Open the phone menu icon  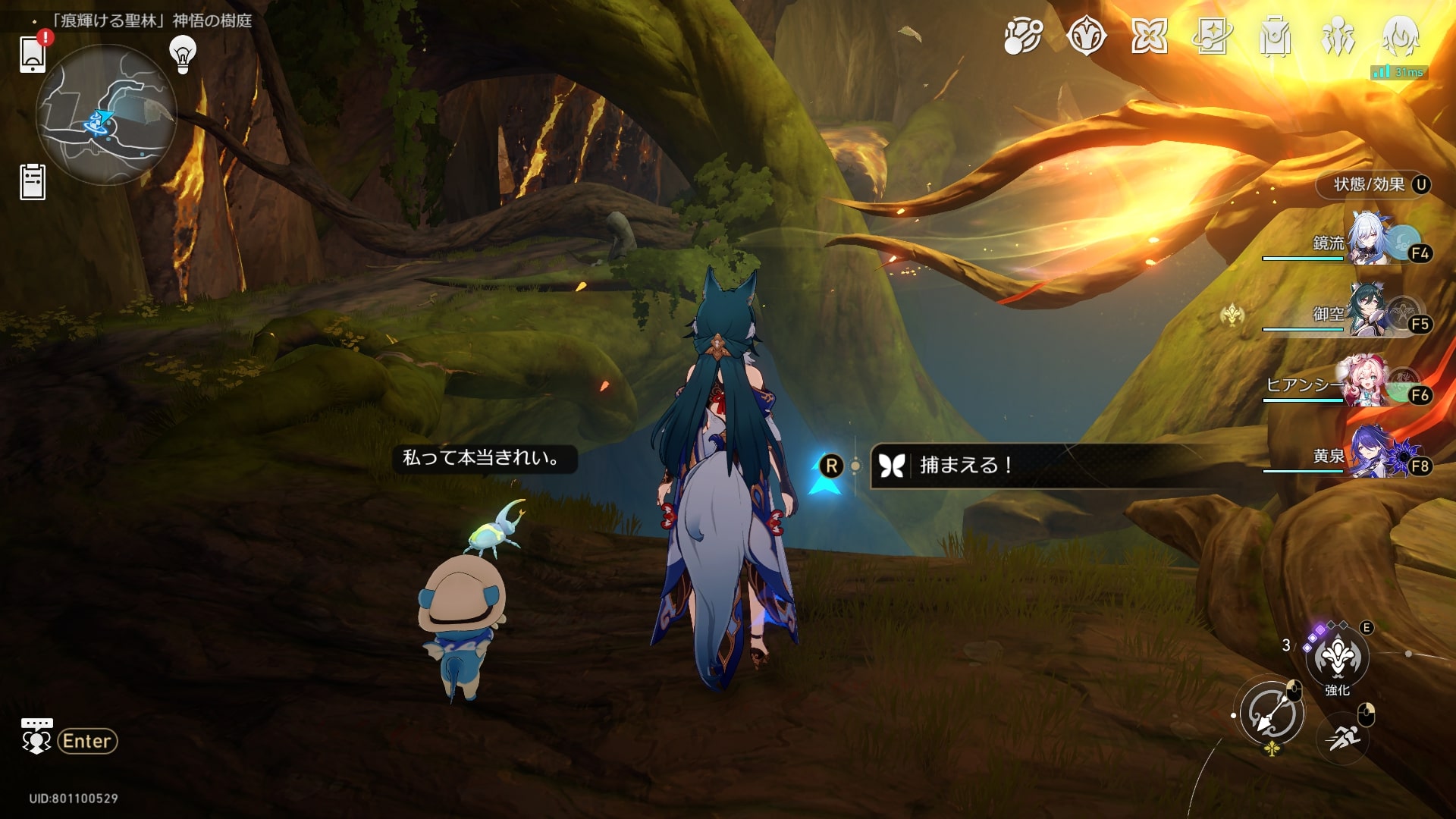33,53
